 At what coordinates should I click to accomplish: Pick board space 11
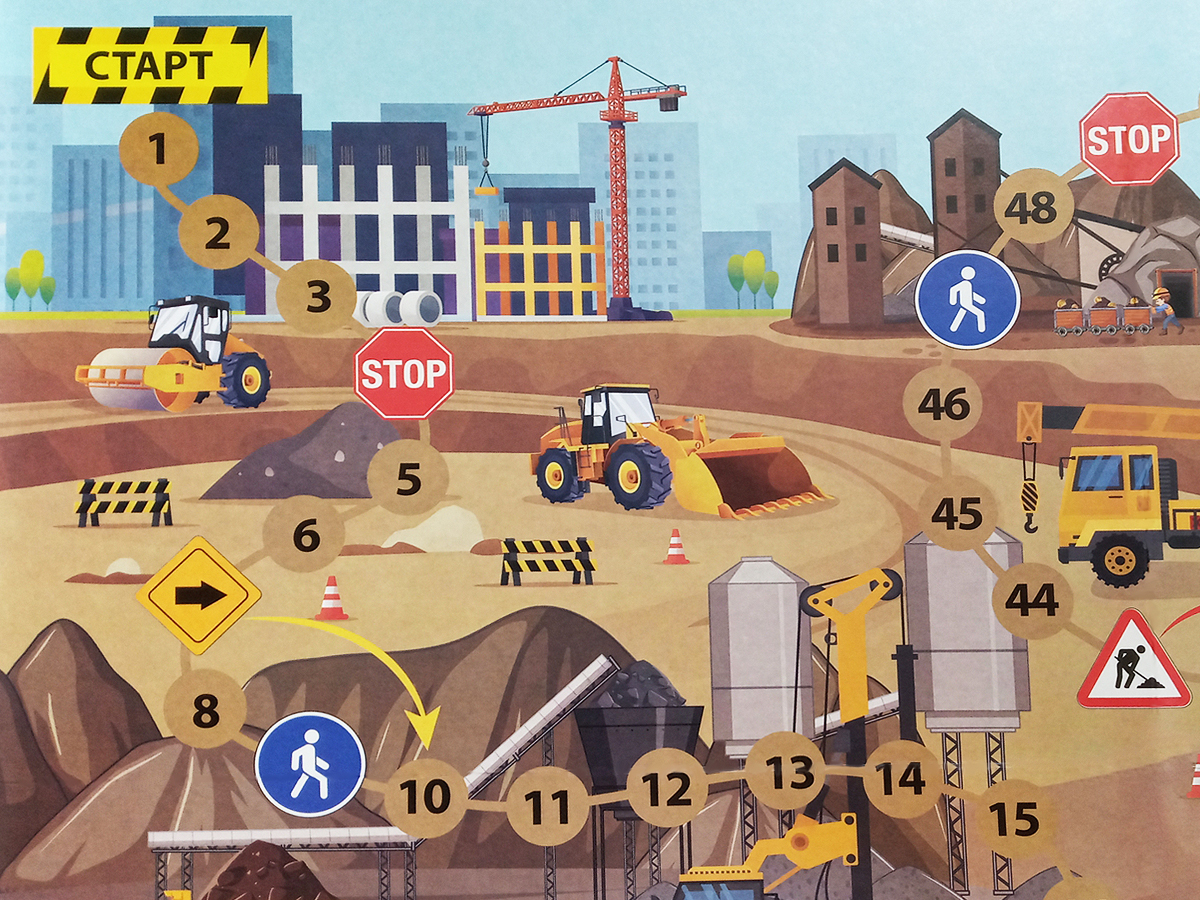(547, 807)
